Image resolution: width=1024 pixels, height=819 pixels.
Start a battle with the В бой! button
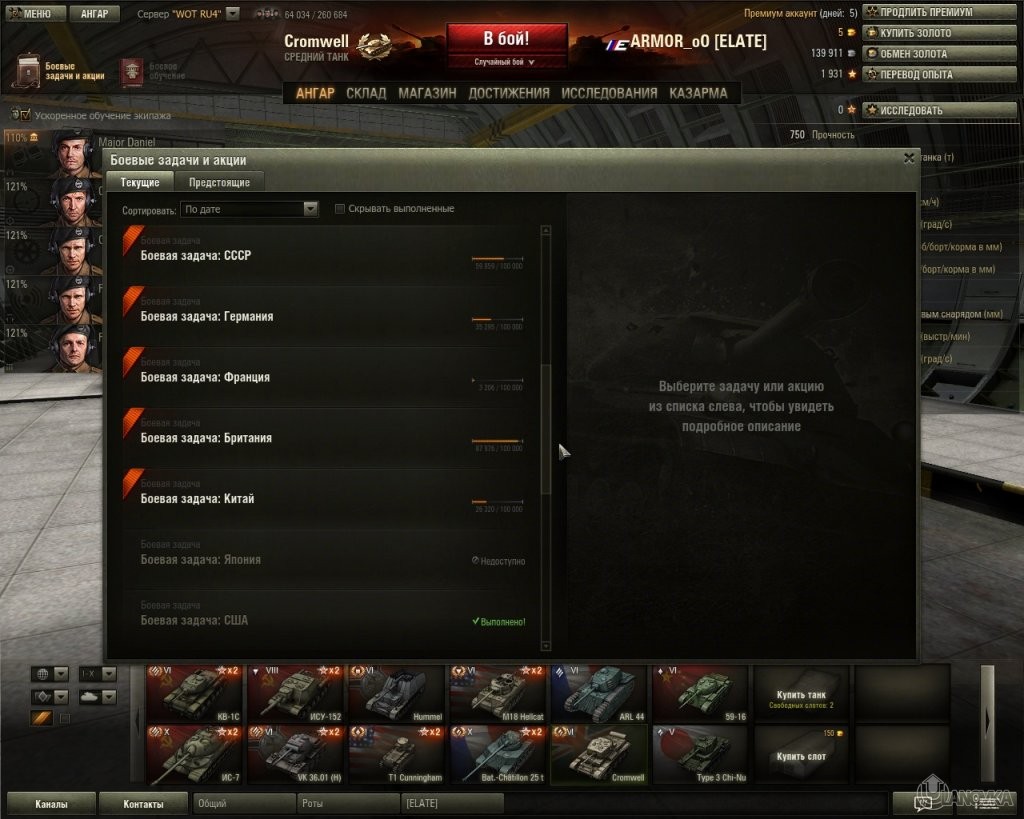(x=506, y=40)
